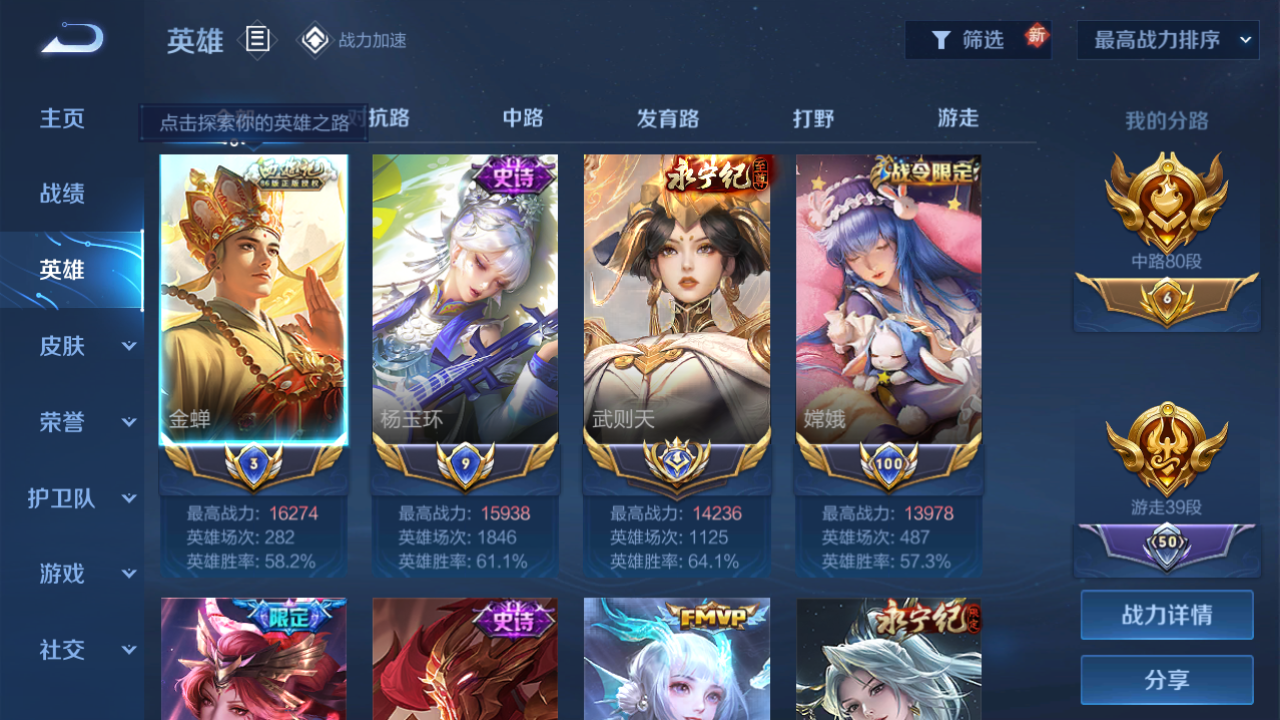This screenshot has height=720, width=1280.
Task: Click the funnel icon on the 筛选 button
Action: 941,39
